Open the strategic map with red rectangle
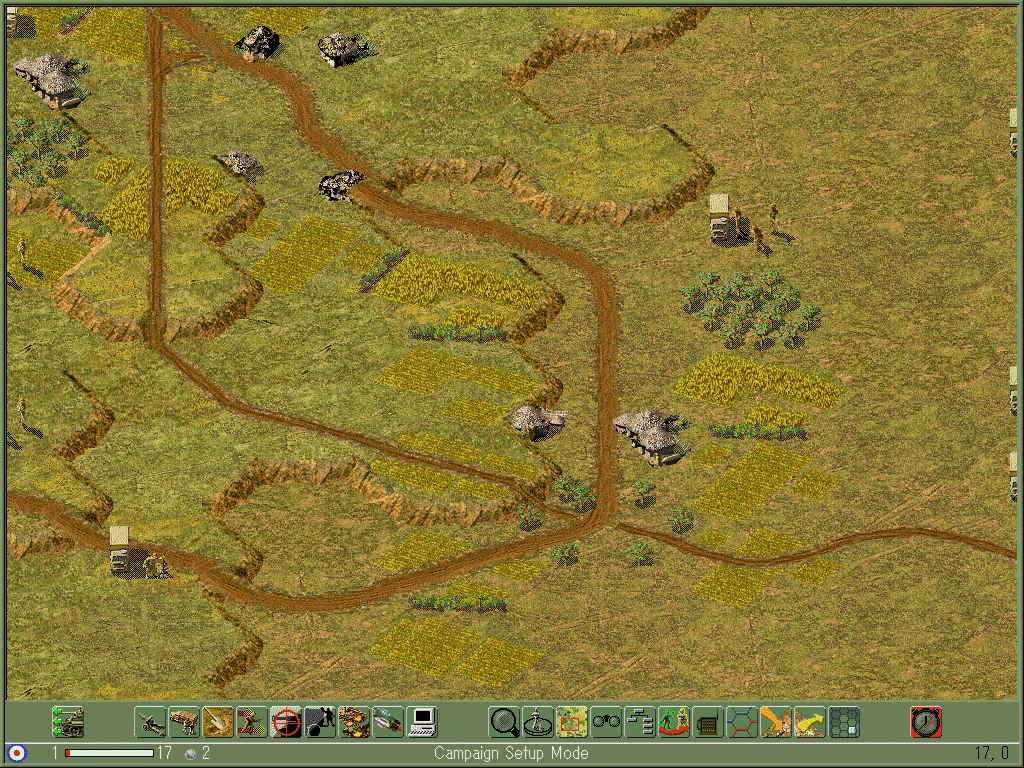Screen dimensions: 1024x768 (x=572, y=721)
